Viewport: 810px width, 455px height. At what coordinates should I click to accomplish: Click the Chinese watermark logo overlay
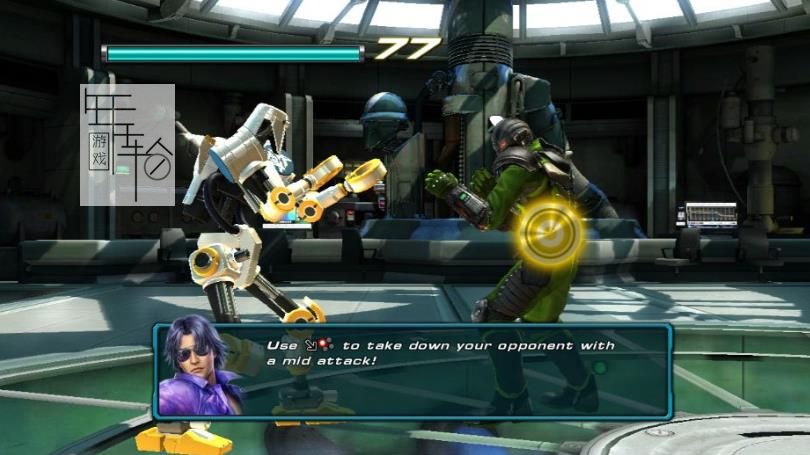point(127,145)
